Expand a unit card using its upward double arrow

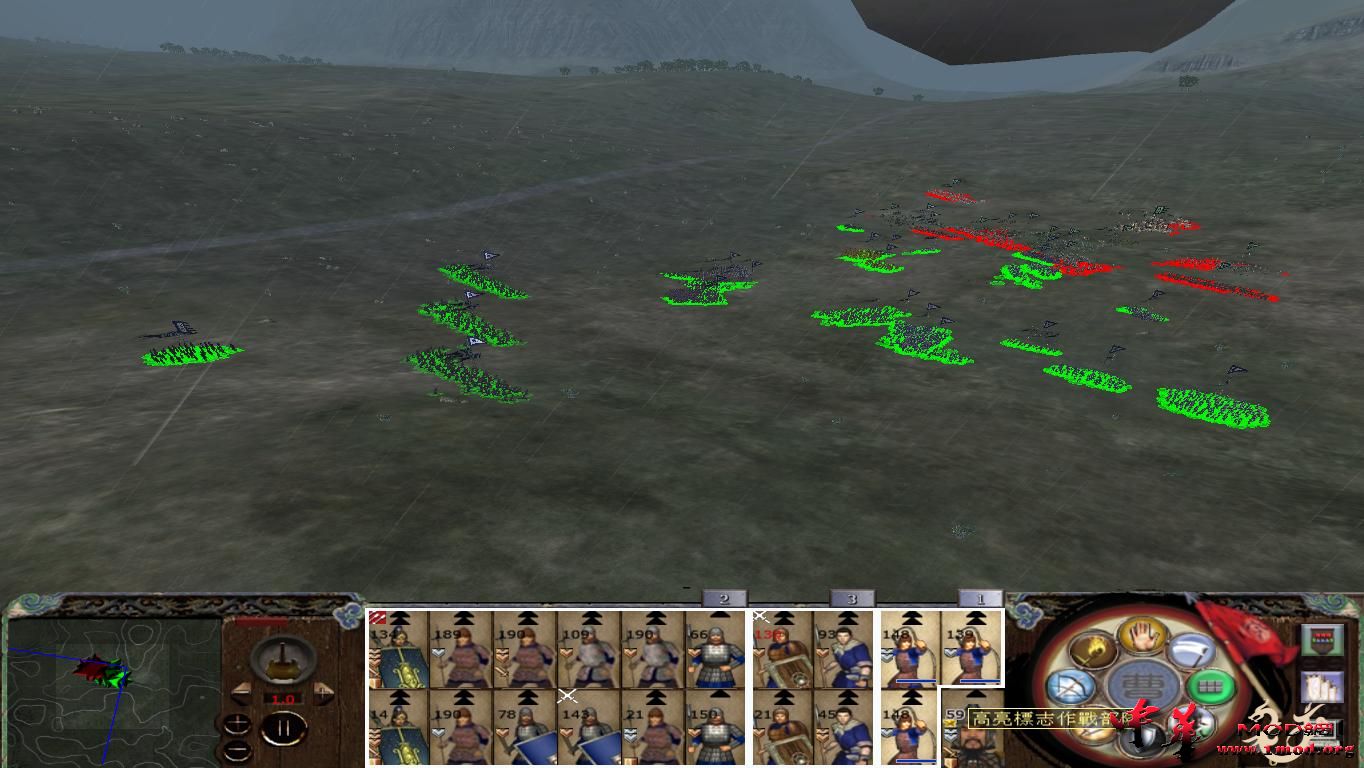399,620
